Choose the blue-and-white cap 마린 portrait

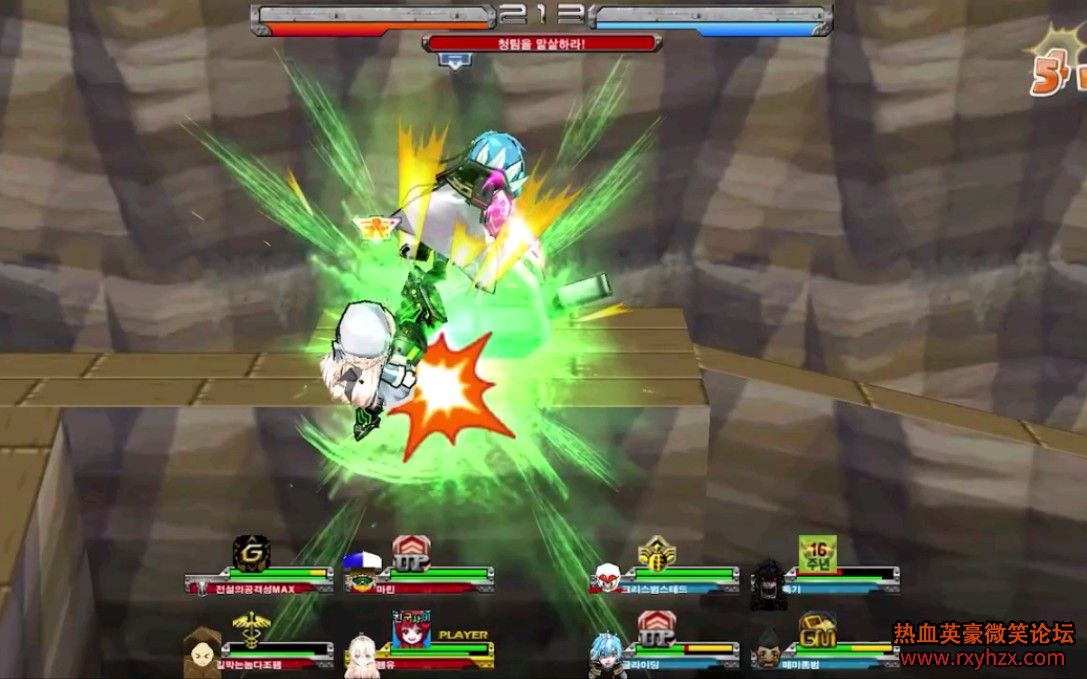[x=362, y=571]
